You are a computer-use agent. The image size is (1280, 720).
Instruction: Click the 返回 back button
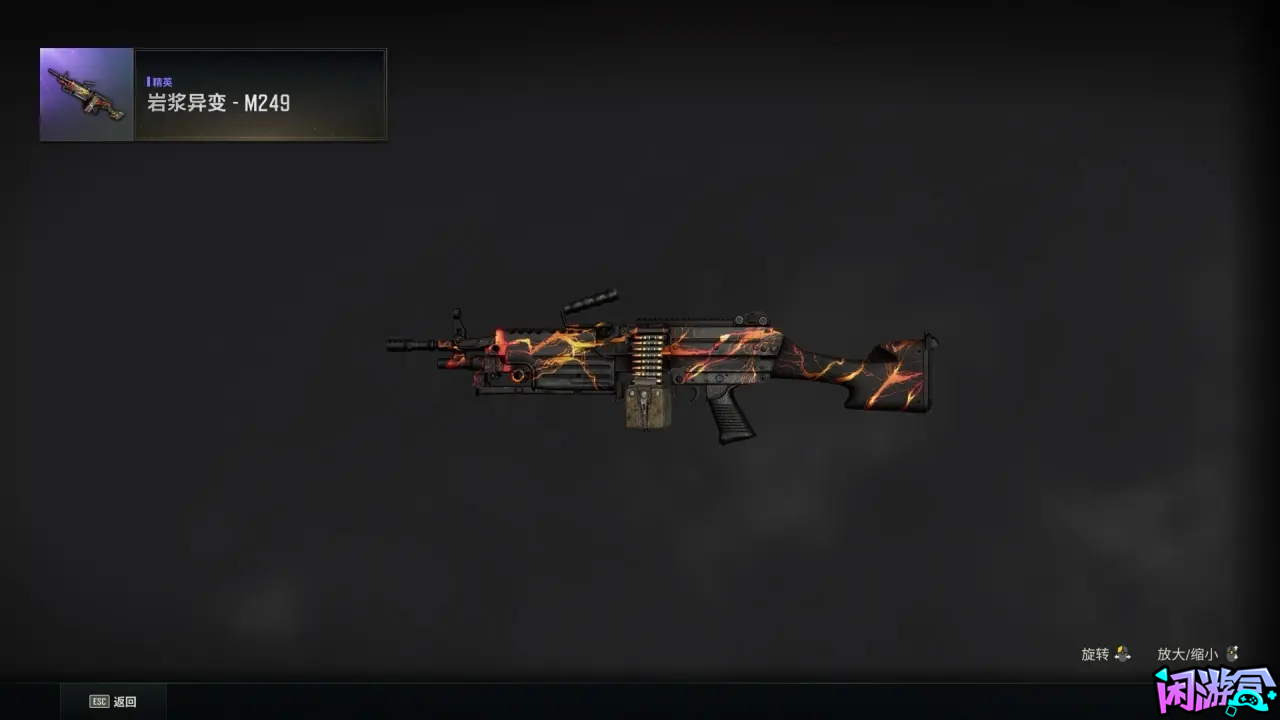[113, 702]
